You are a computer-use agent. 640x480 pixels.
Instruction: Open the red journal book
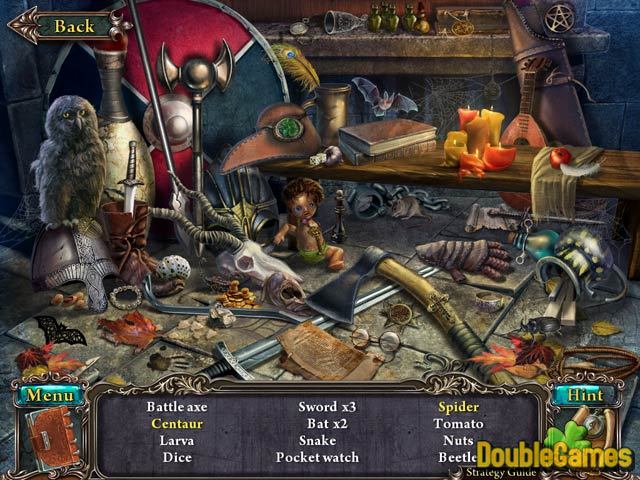click(51, 440)
